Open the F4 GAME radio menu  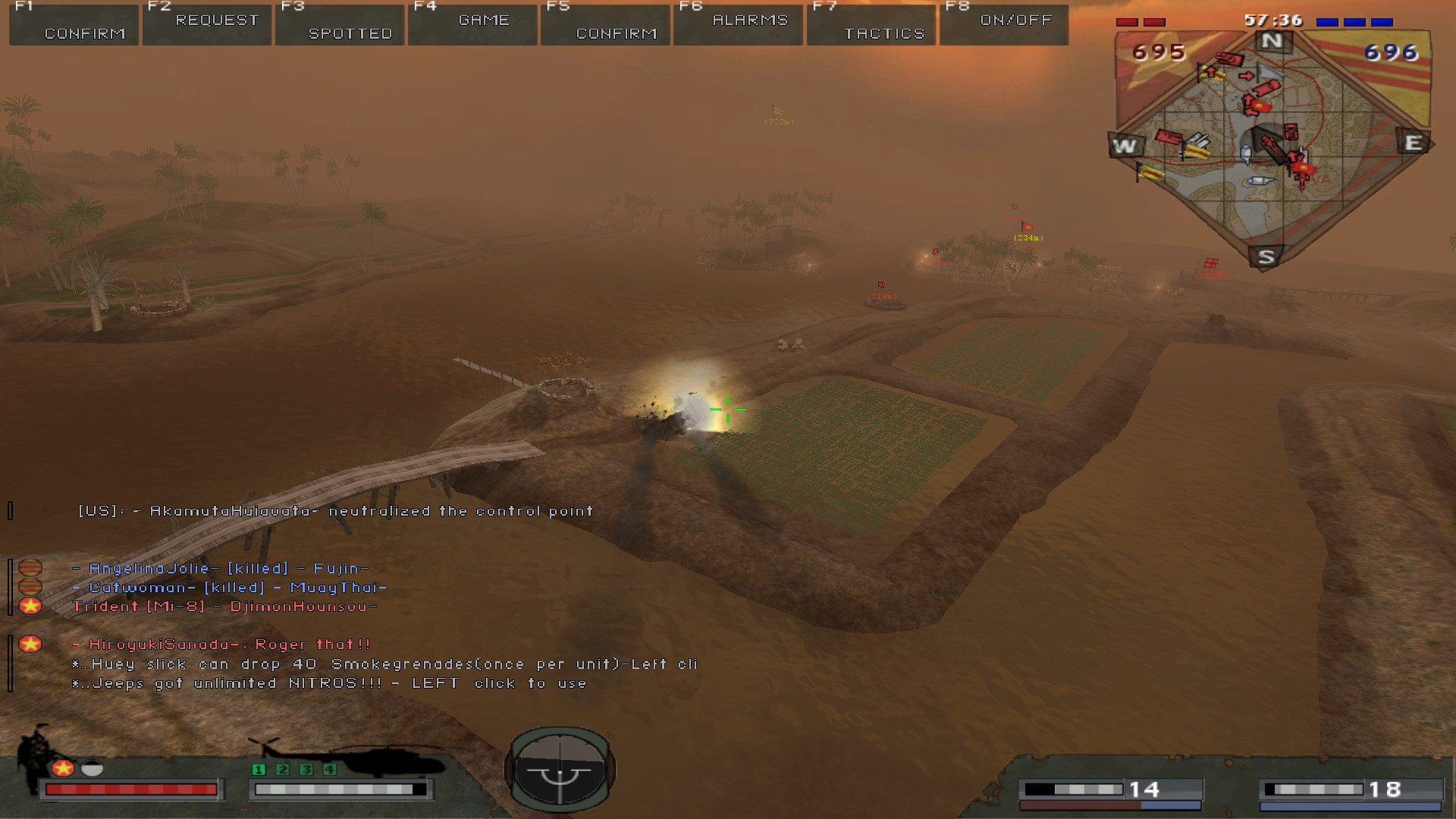point(472,25)
